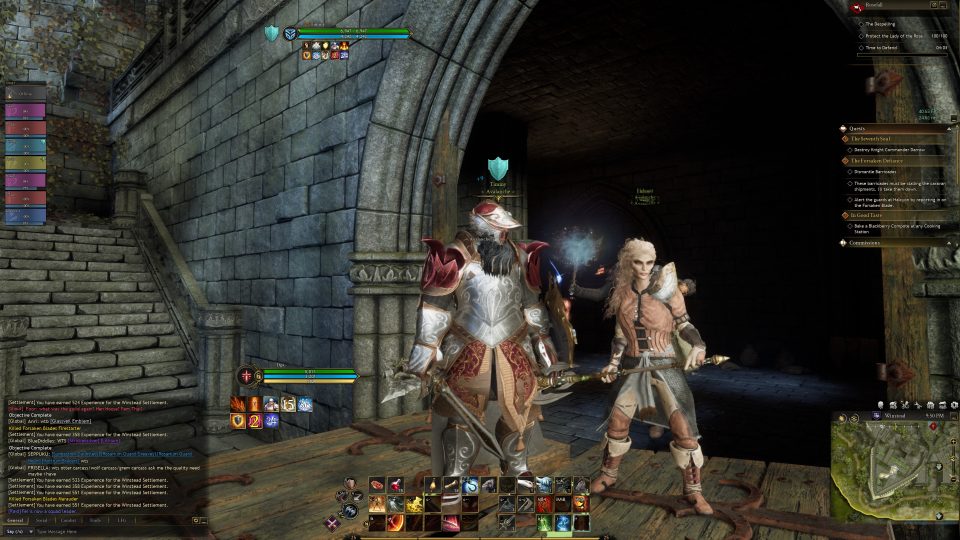Viewport: 960px width, 540px height.
Task: Open the Social chat tab
Action: [42, 520]
